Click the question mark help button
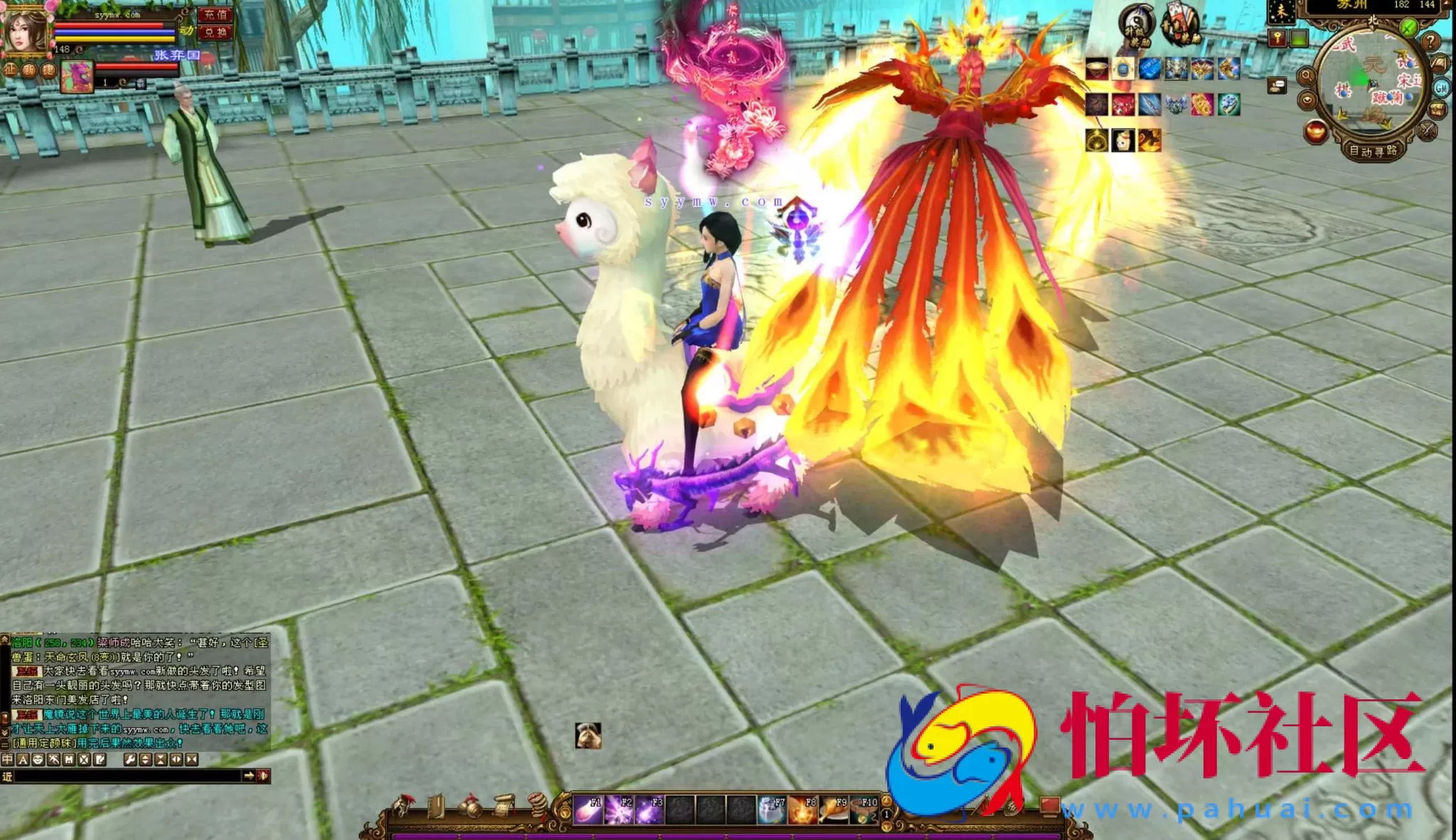This screenshot has height=840, width=1456. tap(1430, 41)
